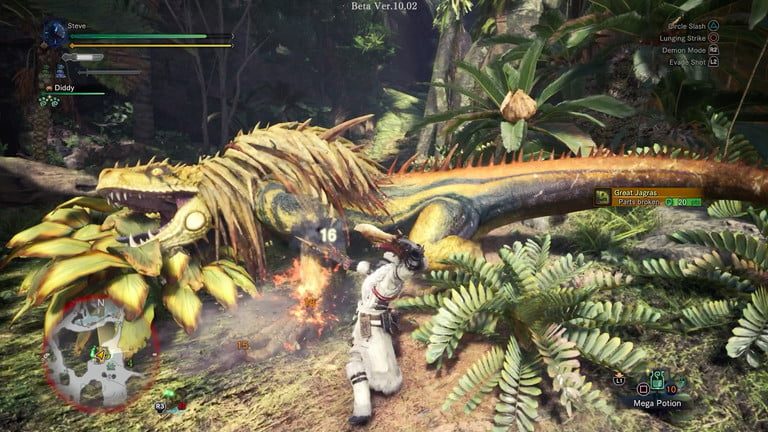
Task: Open the circular minimap
Action: click(100, 352)
